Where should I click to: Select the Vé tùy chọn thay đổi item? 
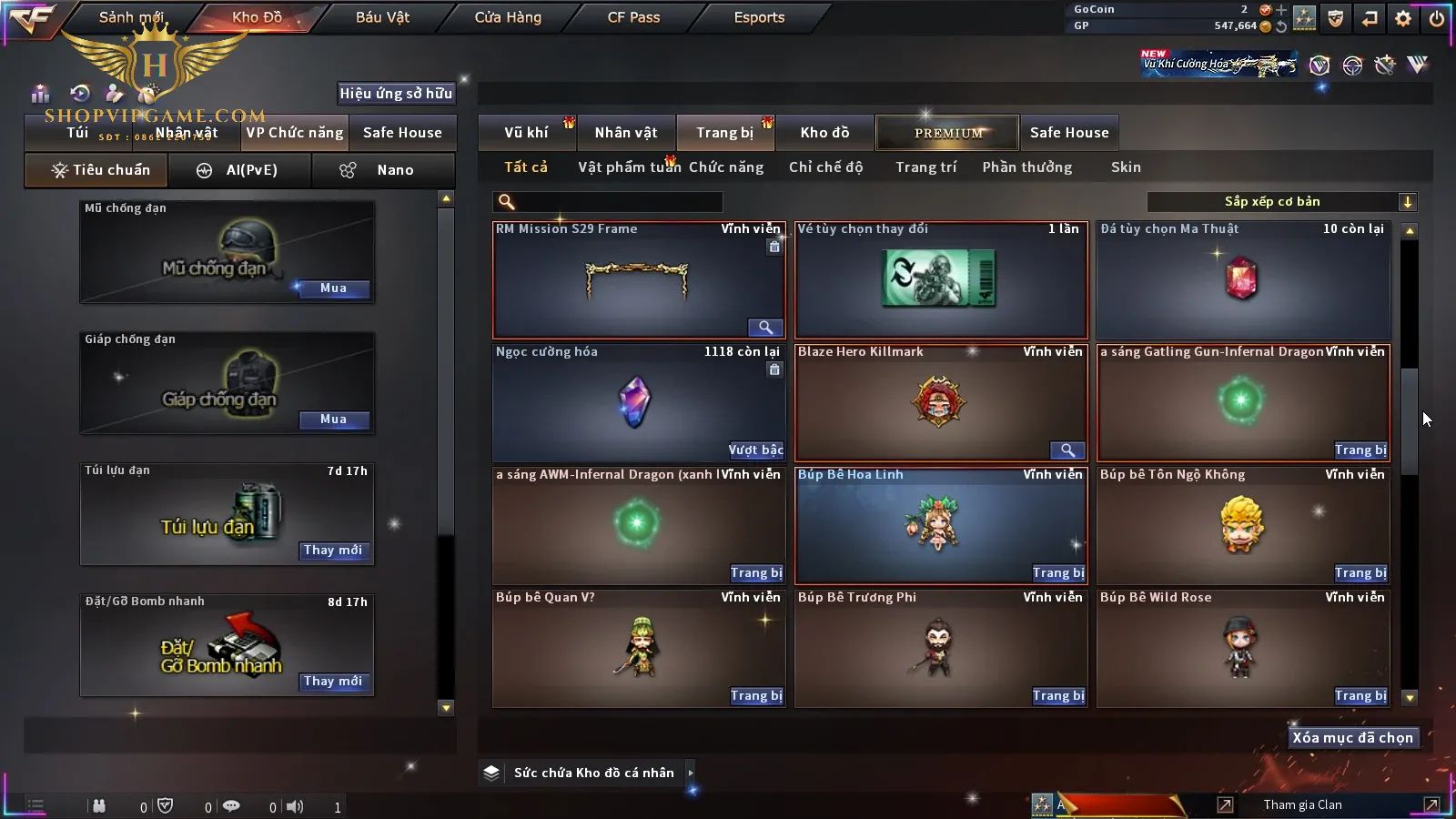point(941,280)
